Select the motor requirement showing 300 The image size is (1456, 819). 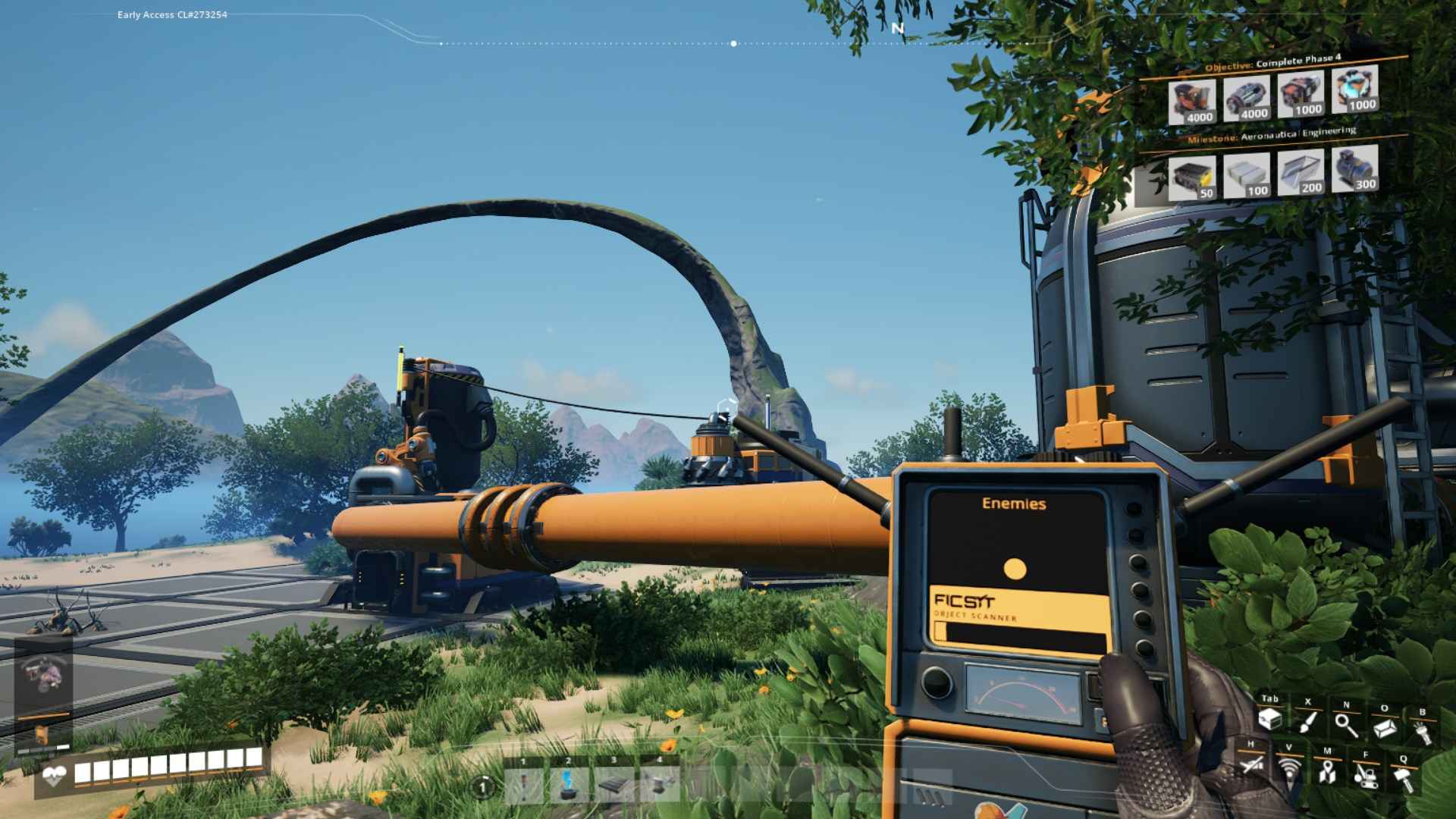click(x=1354, y=168)
